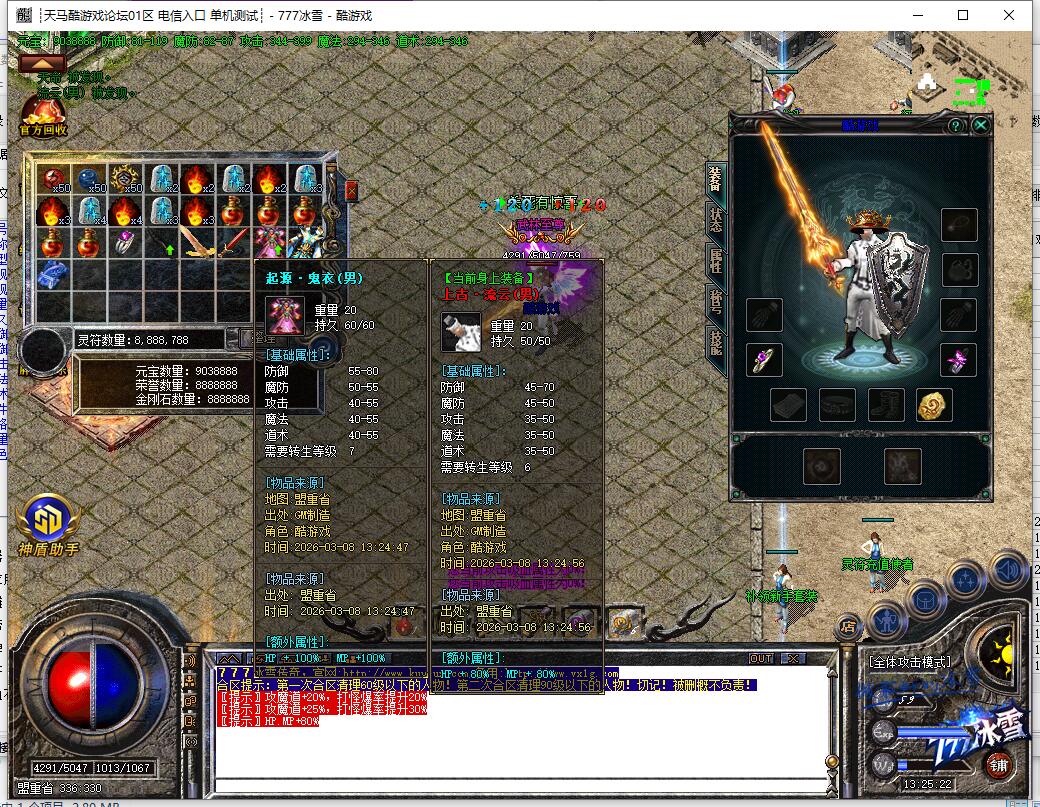
Task: Click the chat OUT button
Action: (x=761, y=658)
